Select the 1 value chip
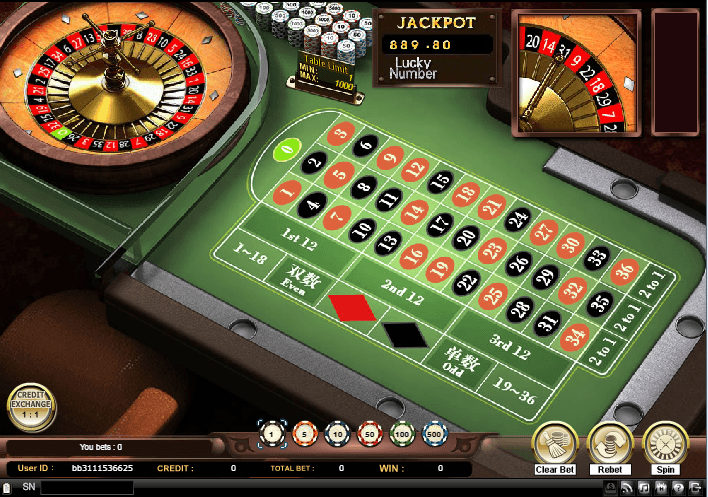The height and width of the screenshot is (497, 708). click(x=271, y=435)
